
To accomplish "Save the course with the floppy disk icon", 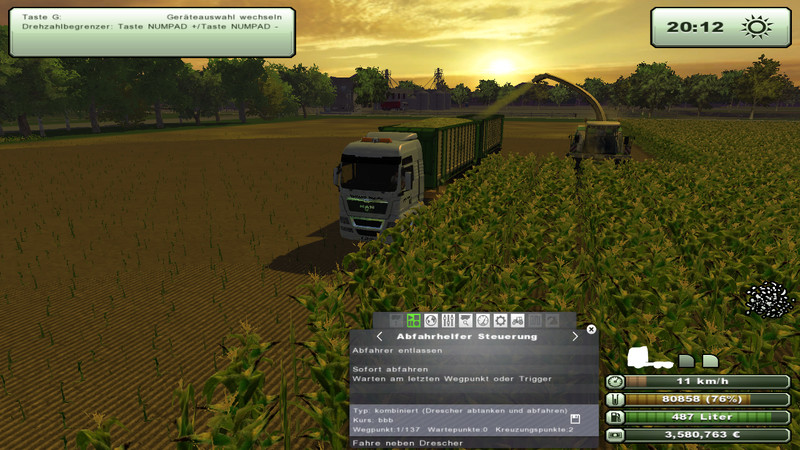I will 575,419.
